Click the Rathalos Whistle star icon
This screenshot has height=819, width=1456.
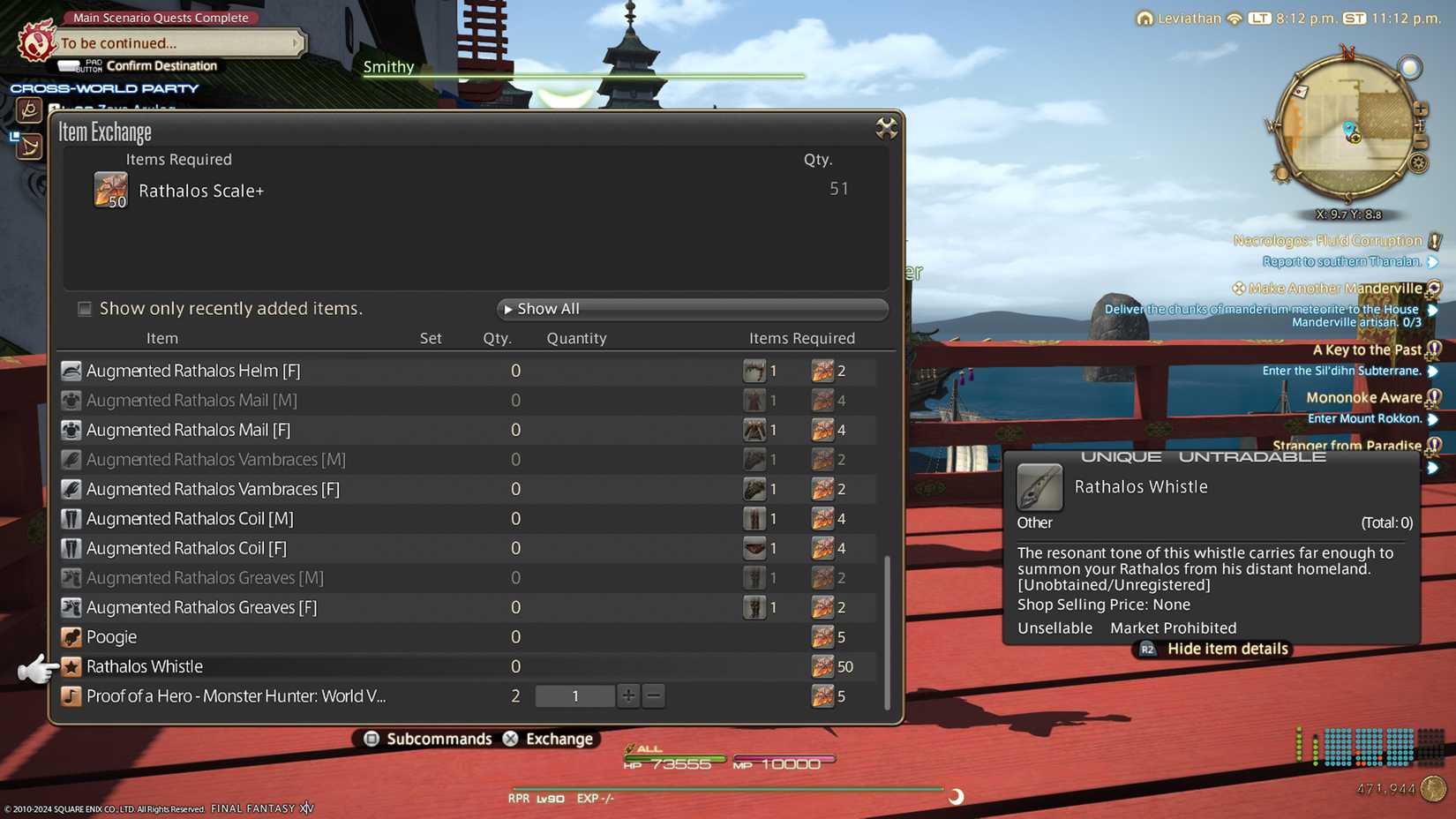click(71, 666)
